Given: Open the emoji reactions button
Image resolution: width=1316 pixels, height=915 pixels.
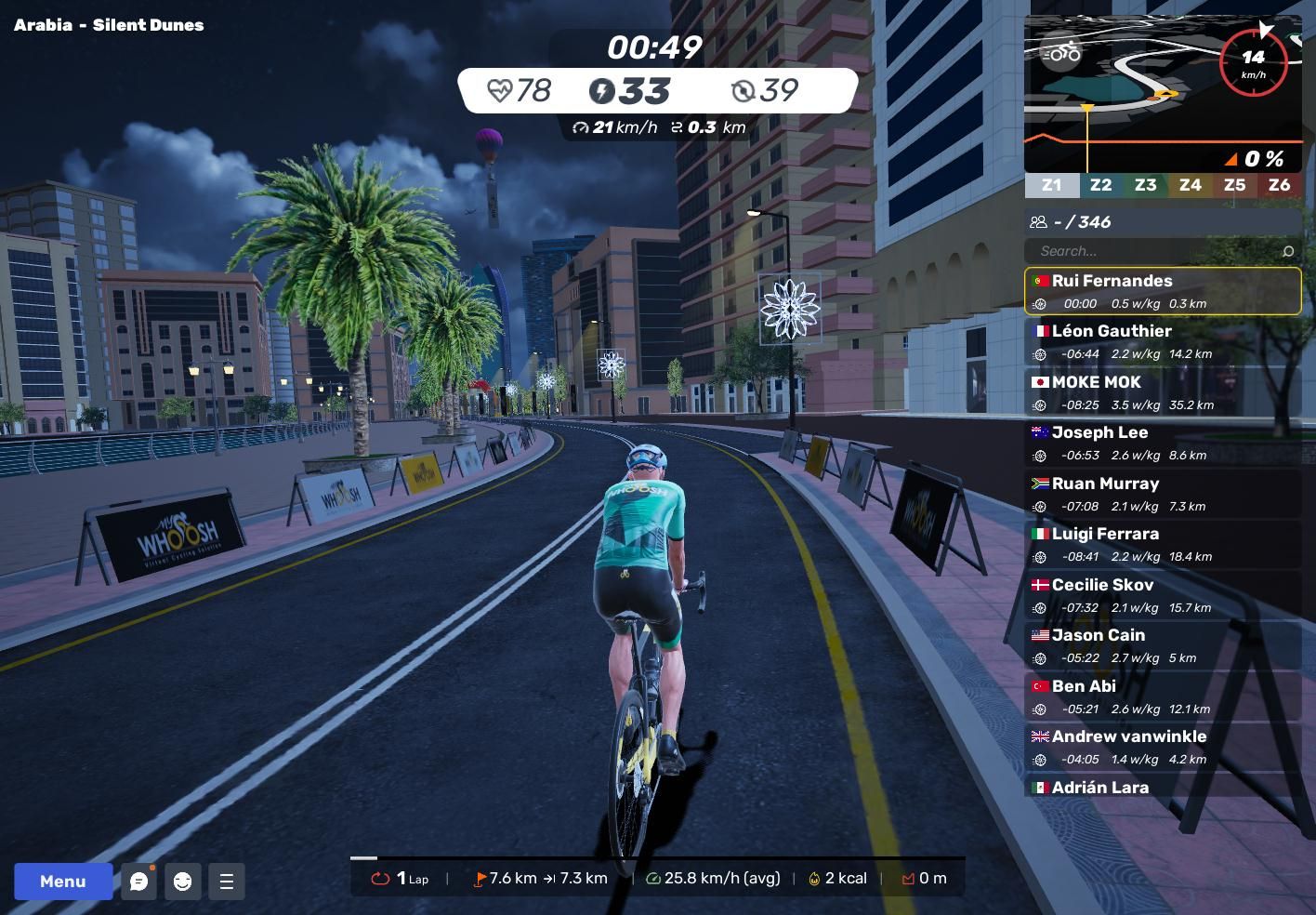Looking at the screenshot, I should [x=183, y=882].
